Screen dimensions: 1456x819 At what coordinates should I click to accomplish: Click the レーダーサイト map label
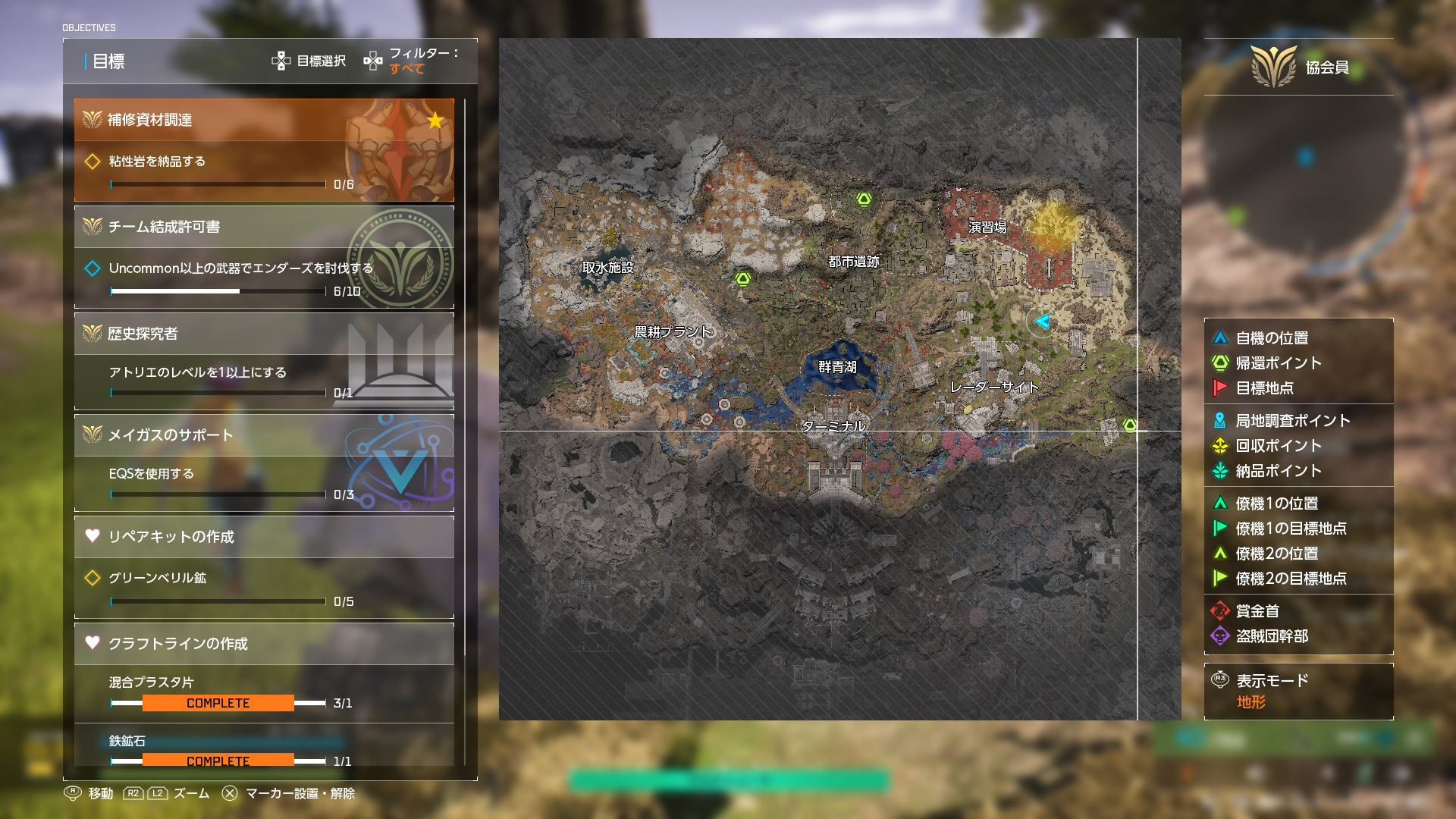pyautogui.click(x=993, y=387)
